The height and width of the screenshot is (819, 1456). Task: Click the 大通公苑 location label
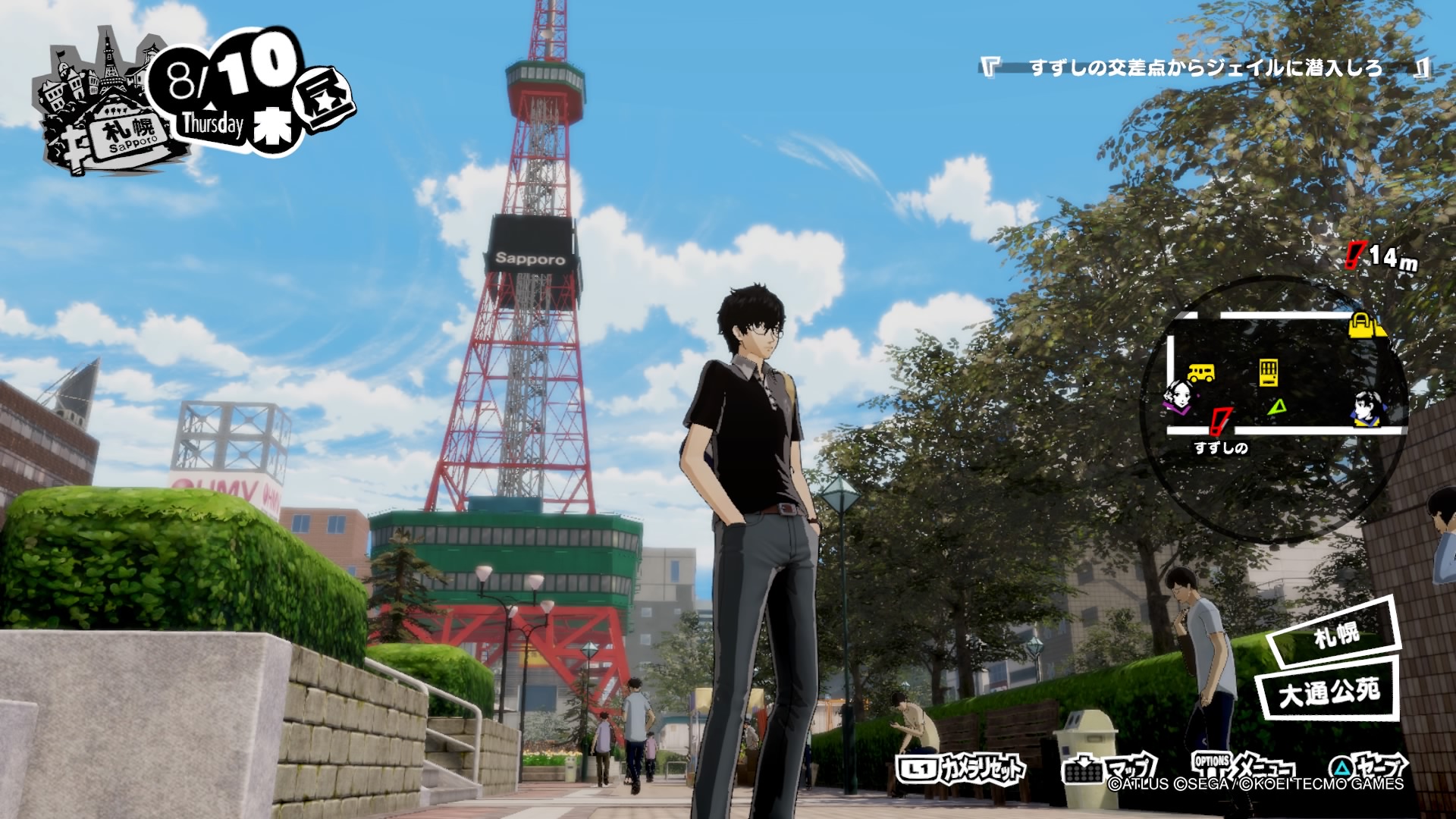point(1329,692)
